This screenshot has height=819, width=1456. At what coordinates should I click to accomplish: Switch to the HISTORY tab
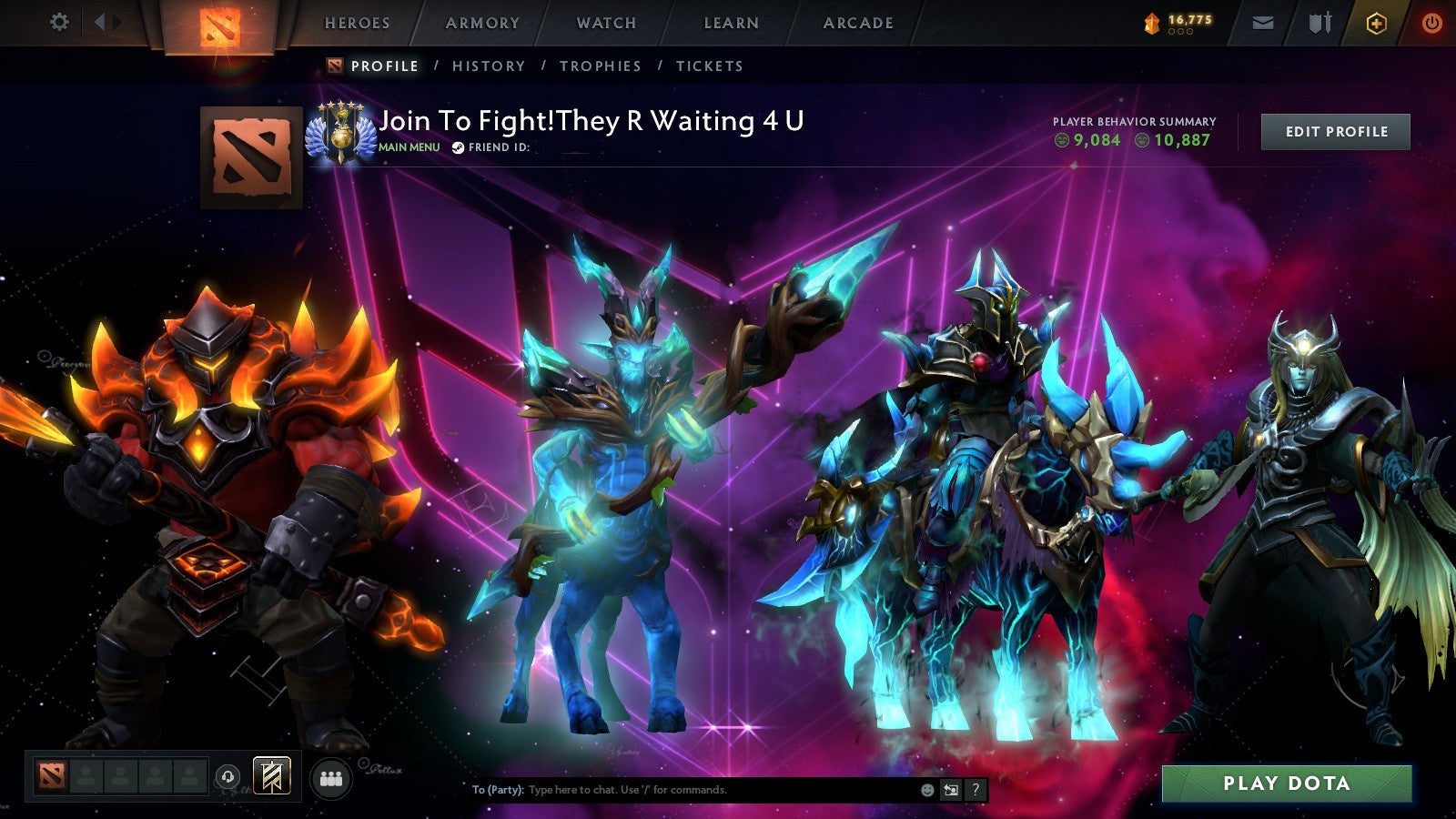pyautogui.click(x=490, y=66)
